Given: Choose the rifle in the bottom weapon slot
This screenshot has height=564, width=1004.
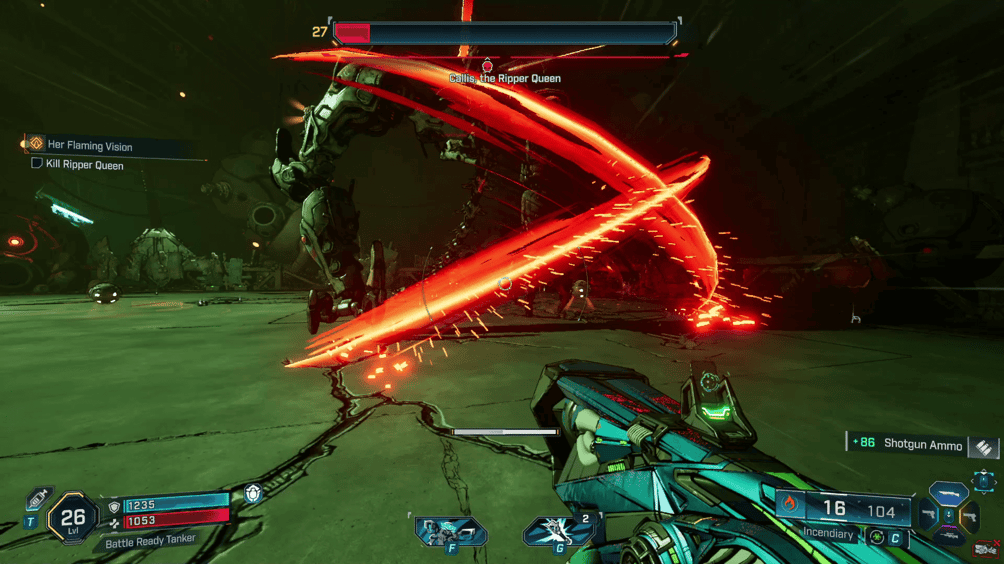Looking at the screenshot, I should coord(948,538).
